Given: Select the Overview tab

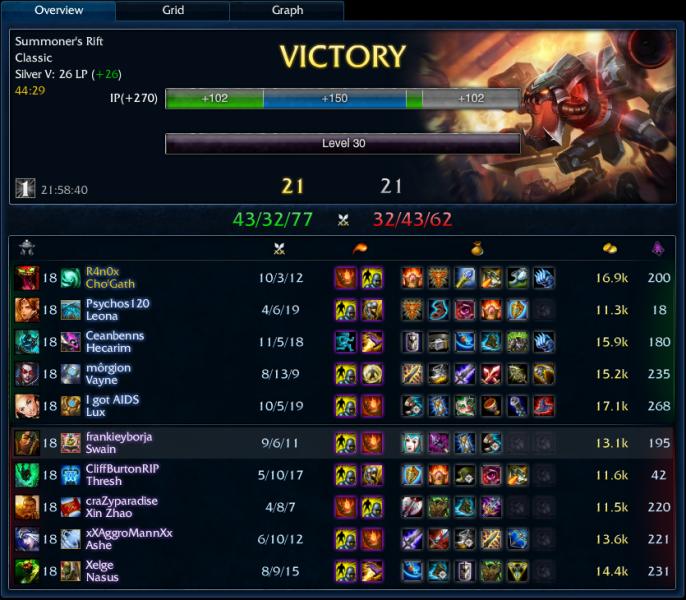Looking at the screenshot, I should [58, 11].
